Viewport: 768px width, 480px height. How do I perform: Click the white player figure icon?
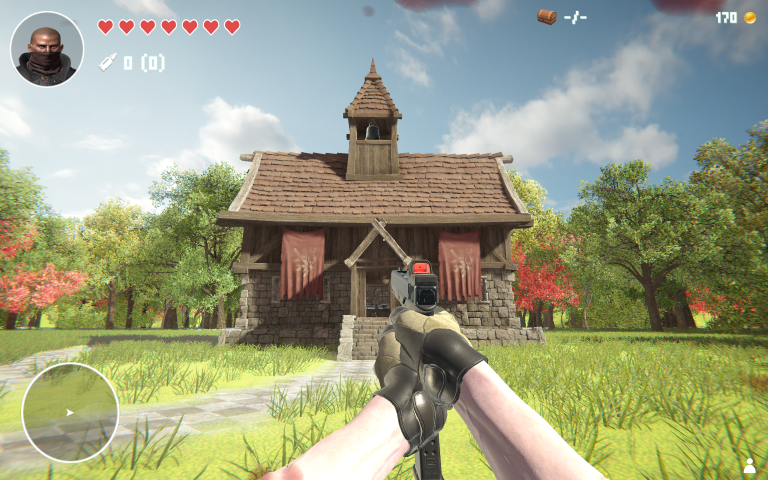click(749, 465)
